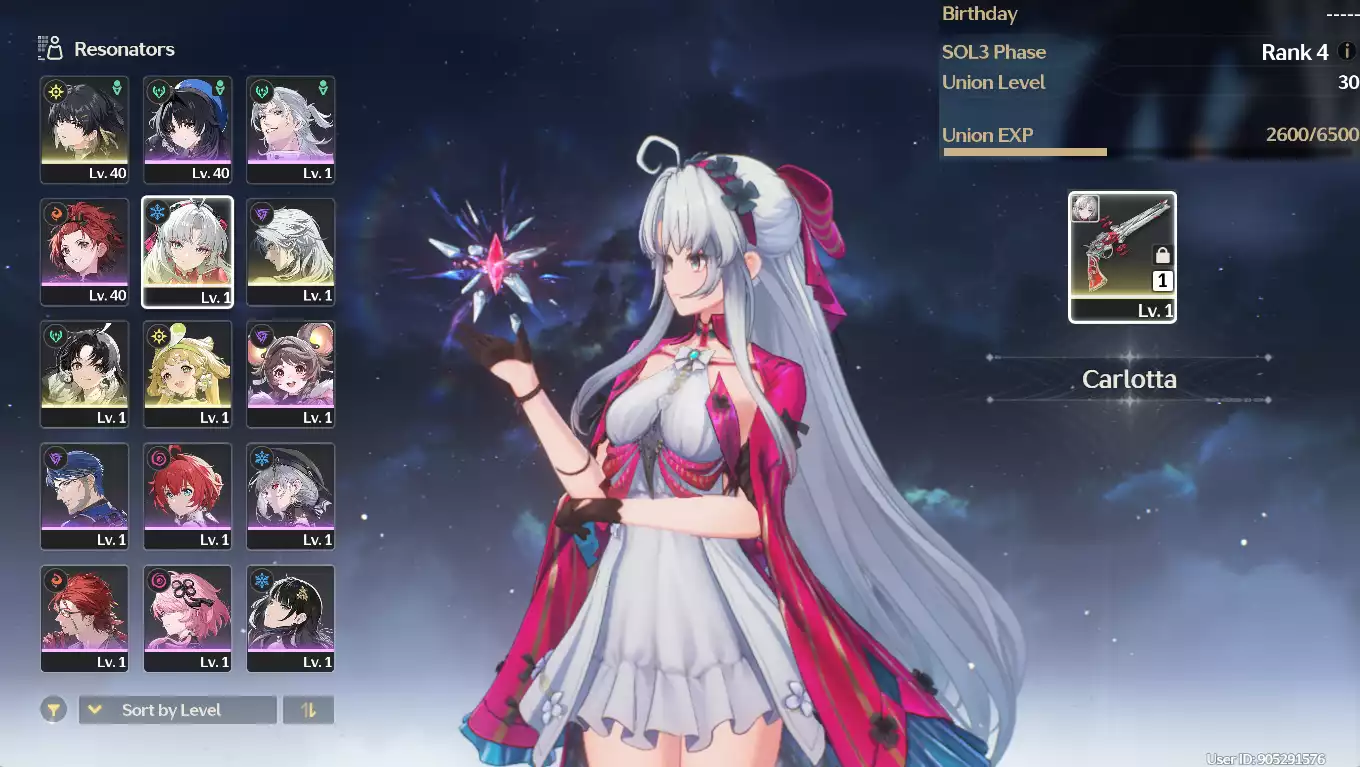The width and height of the screenshot is (1360, 767).
Task: Select the black-haired Glacio resonator with gold hairpin
Action: tap(291, 618)
